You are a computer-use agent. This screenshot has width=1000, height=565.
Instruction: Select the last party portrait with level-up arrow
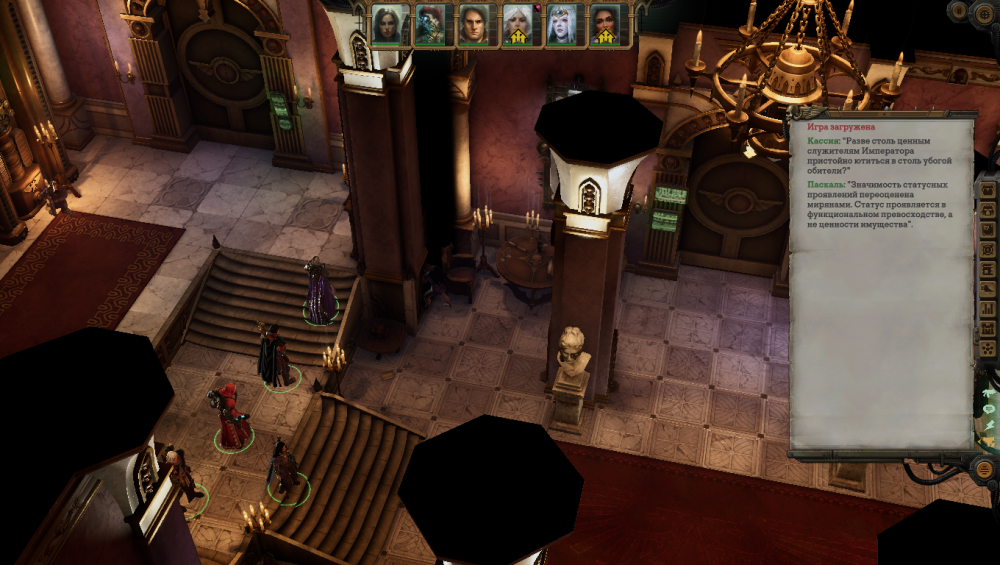pos(605,25)
